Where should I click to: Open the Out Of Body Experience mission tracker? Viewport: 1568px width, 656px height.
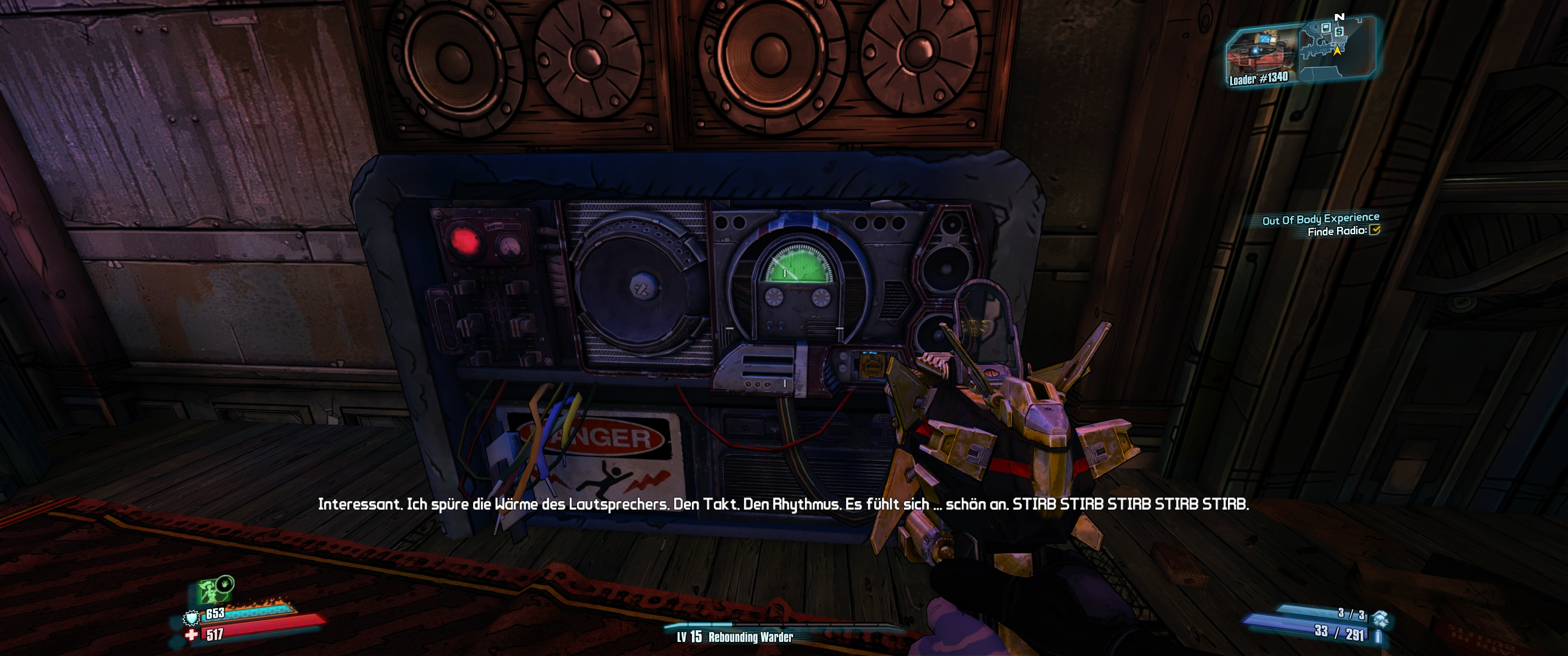(x=1320, y=219)
